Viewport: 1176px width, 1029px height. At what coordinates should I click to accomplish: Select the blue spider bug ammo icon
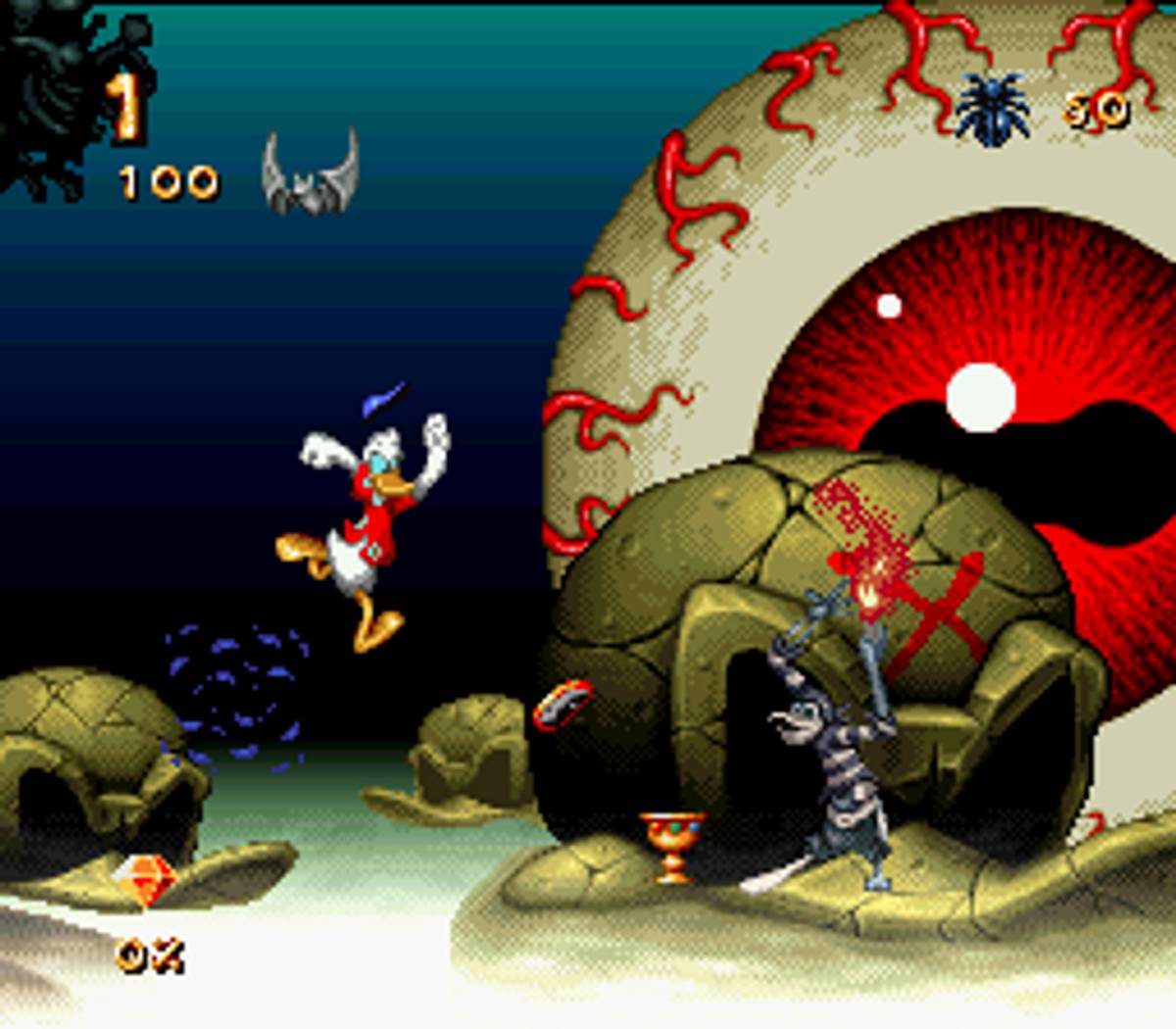click(x=993, y=109)
